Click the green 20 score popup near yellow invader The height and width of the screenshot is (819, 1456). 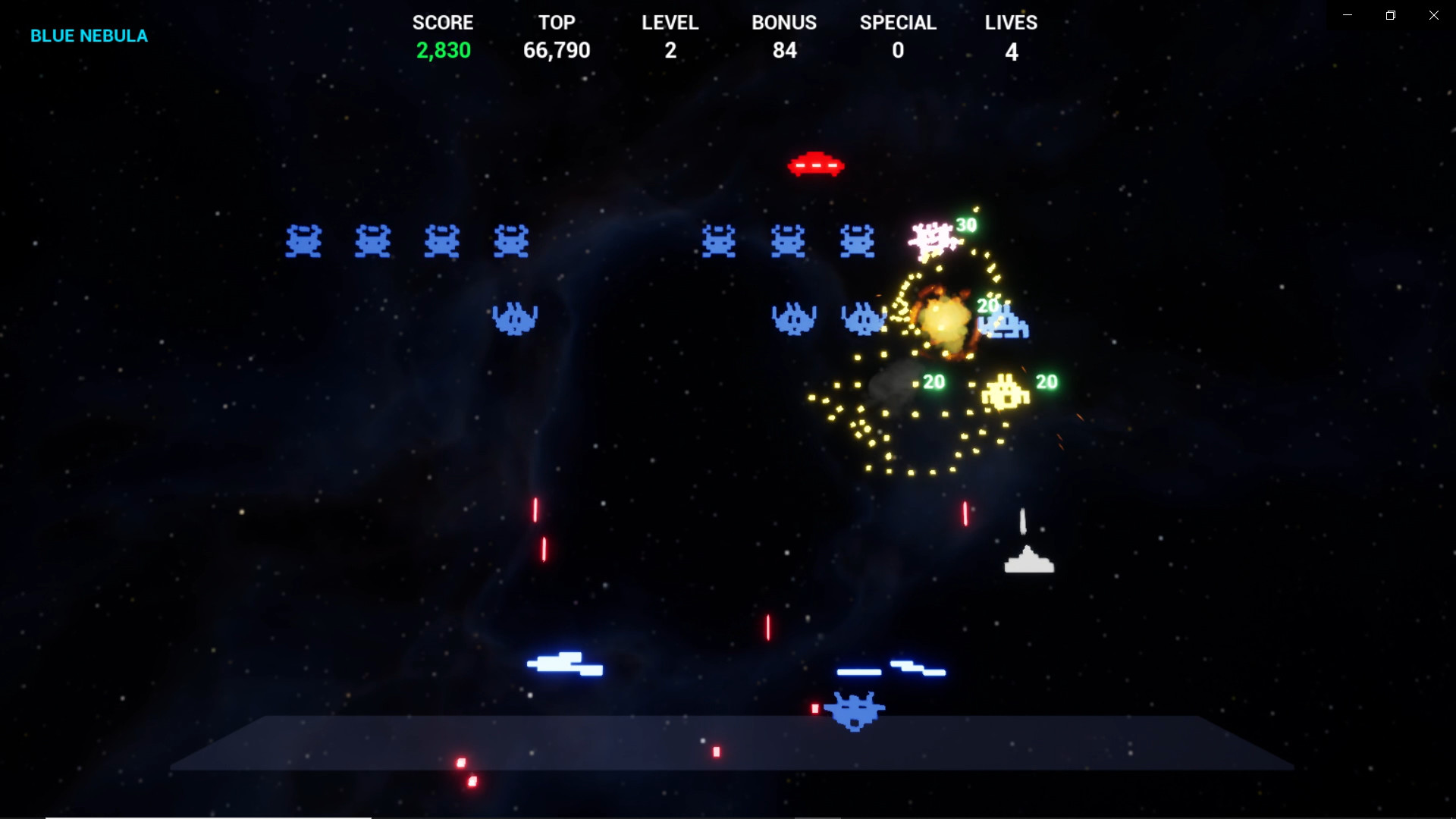tap(1048, 383)
